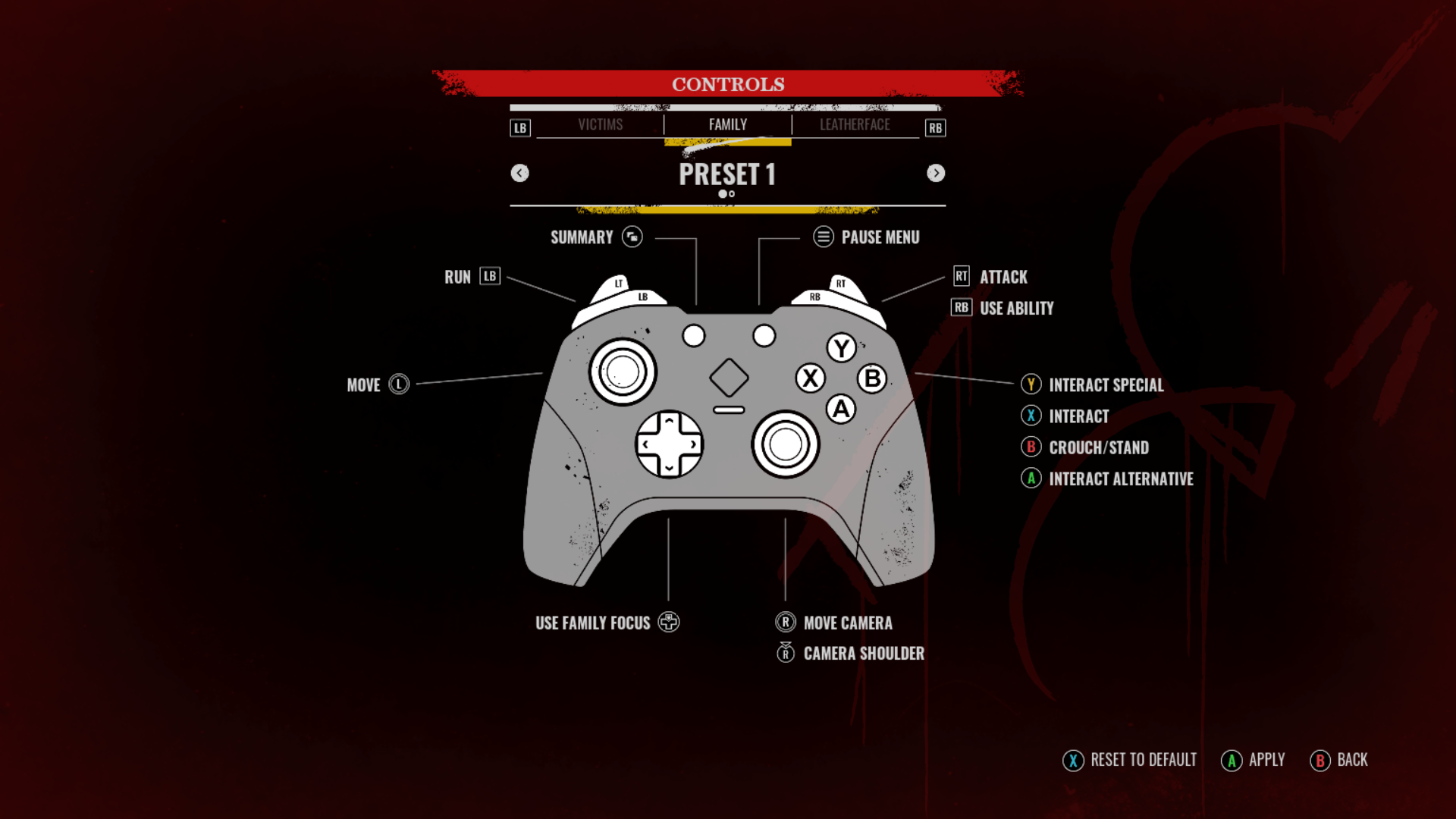Image resolution: width=1456 pixels, height=819 pixels.
Task: Click the left arrow for previous preset
Action: pos(520,173)
